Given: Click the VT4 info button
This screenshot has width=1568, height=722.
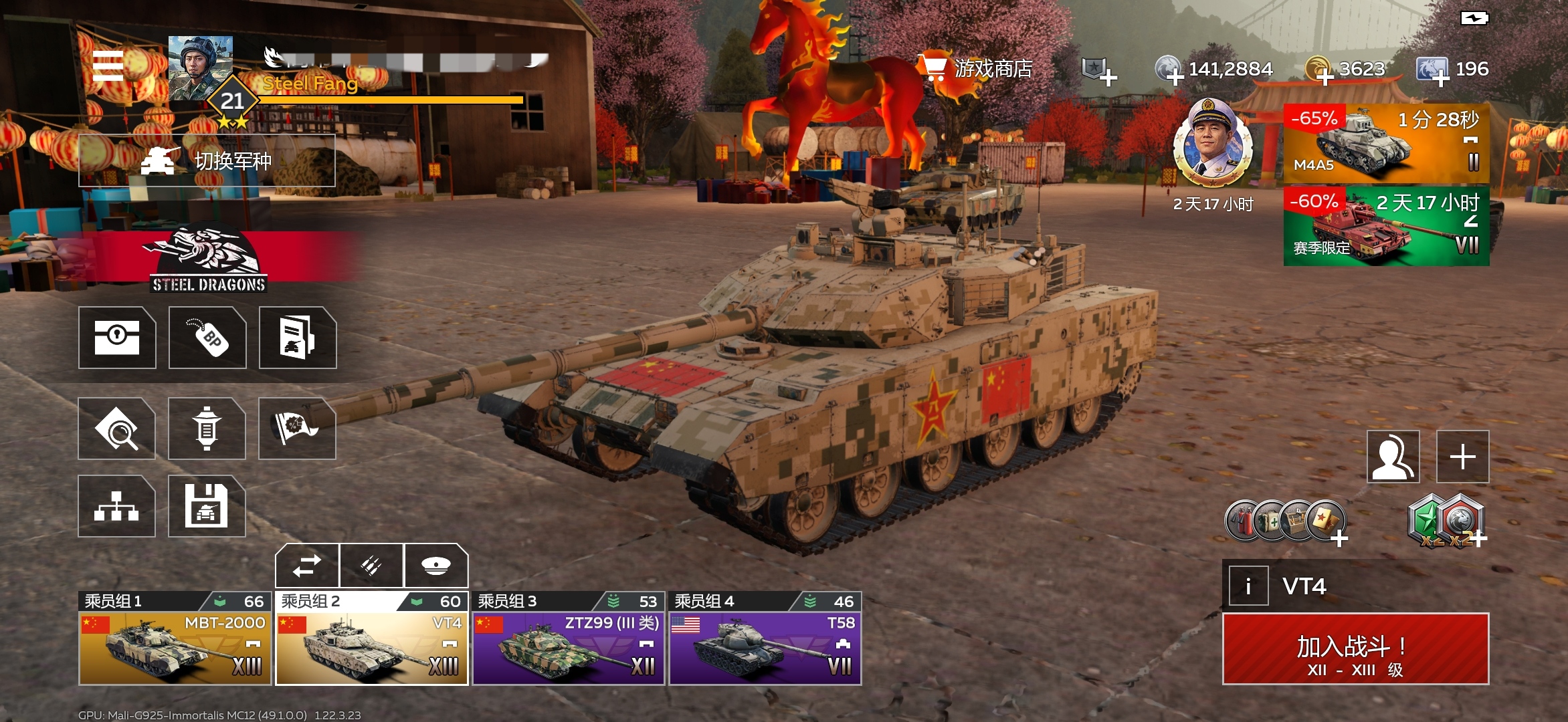Looking at the screenshot, I should point(1248,586).
